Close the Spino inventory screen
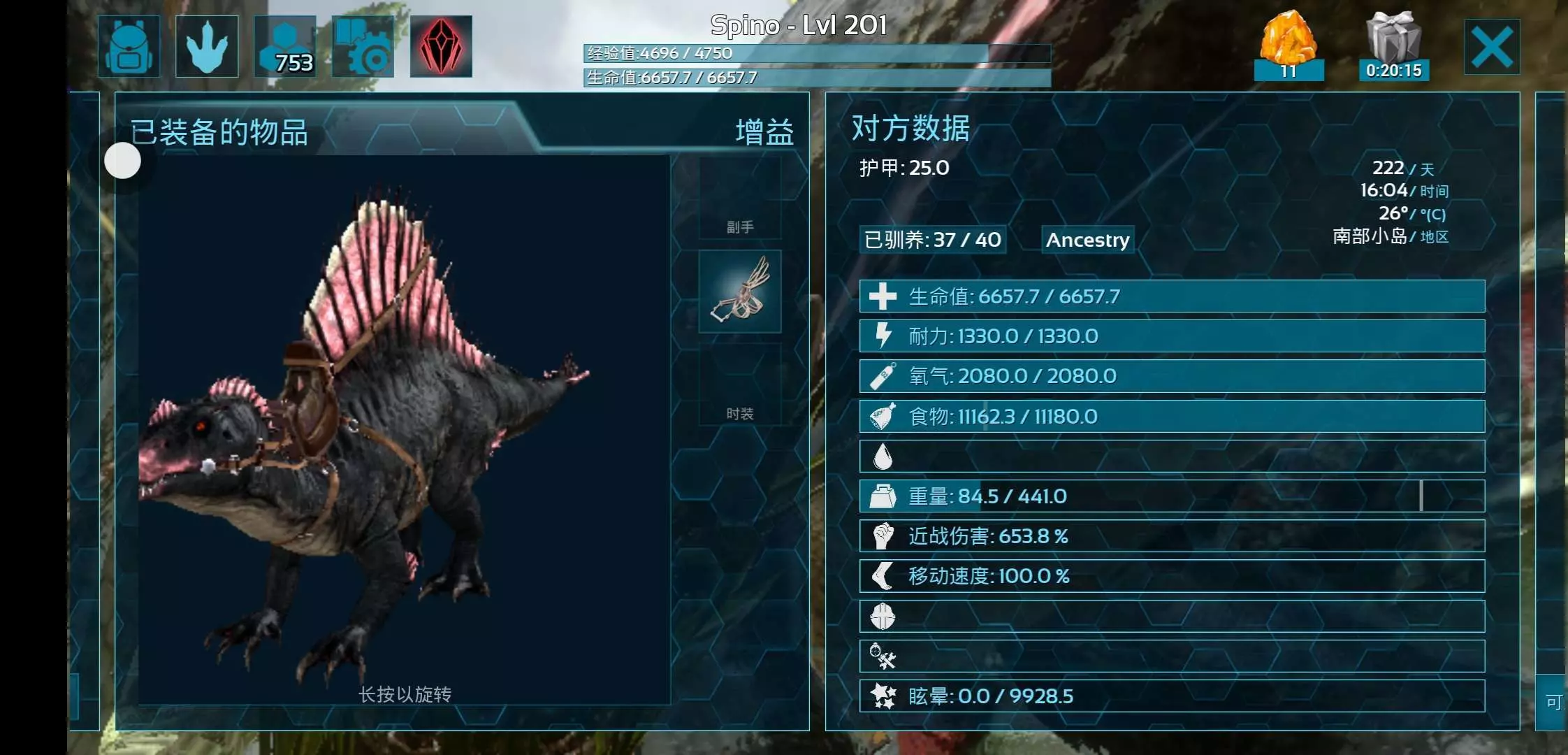1568x755 pixels. [x=1492, y=47]
